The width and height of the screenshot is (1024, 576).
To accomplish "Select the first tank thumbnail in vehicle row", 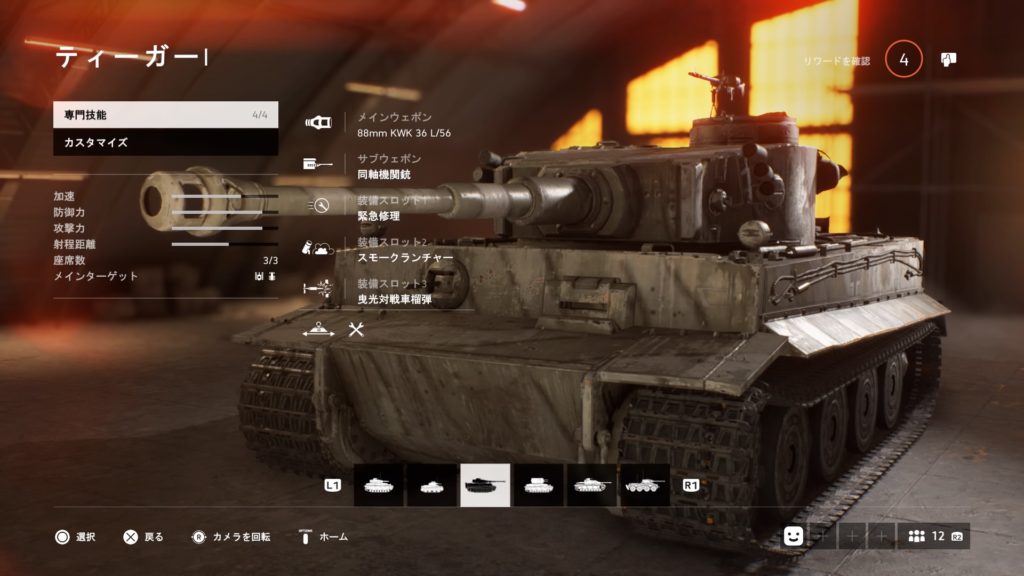I will pyautogui.click(x=379, y=485).
